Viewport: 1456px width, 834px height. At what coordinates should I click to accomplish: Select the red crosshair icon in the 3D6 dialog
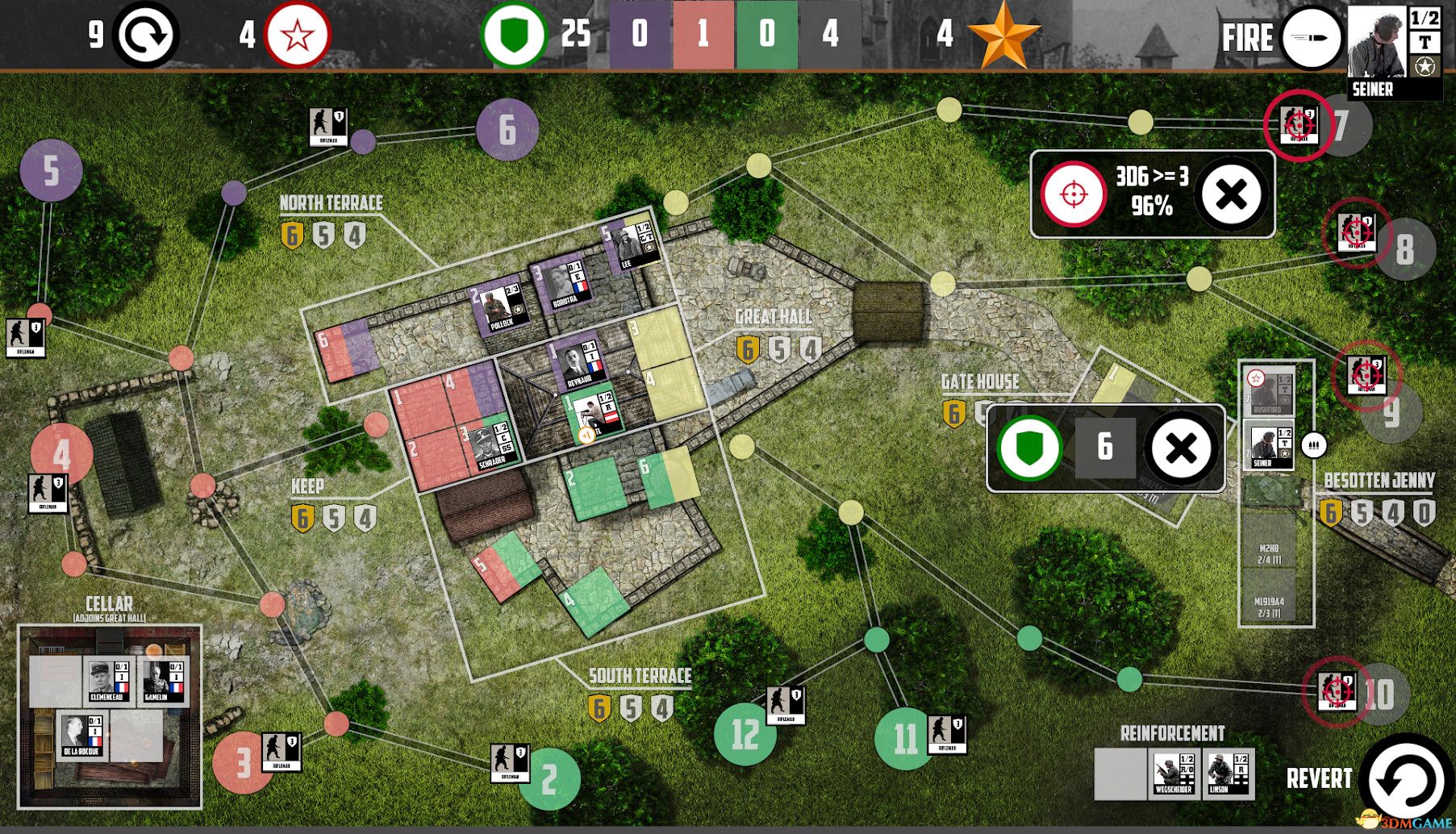pos(1073,194)
